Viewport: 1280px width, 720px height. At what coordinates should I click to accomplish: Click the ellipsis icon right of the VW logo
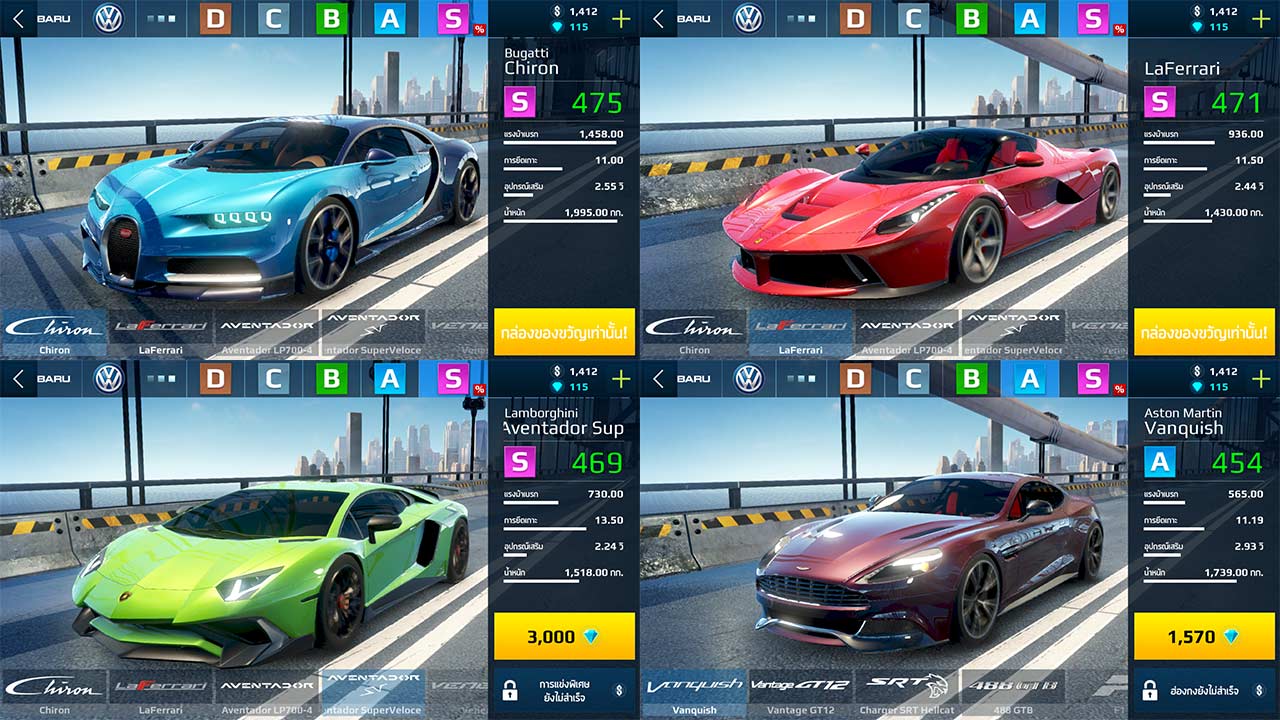click(x=158, y=17)
